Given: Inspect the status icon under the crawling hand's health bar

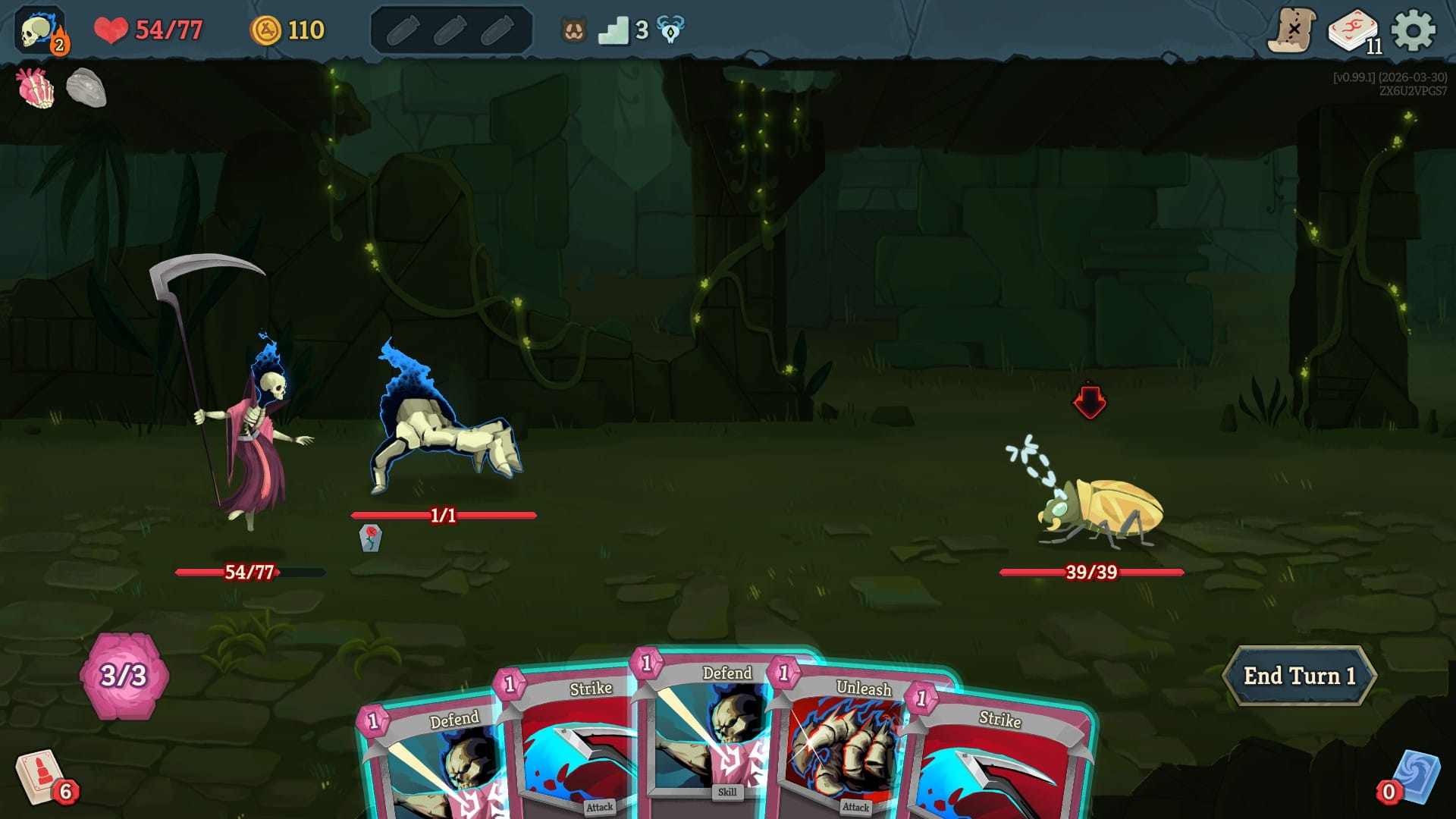Looking at the screenshot, I should [372, 538].
